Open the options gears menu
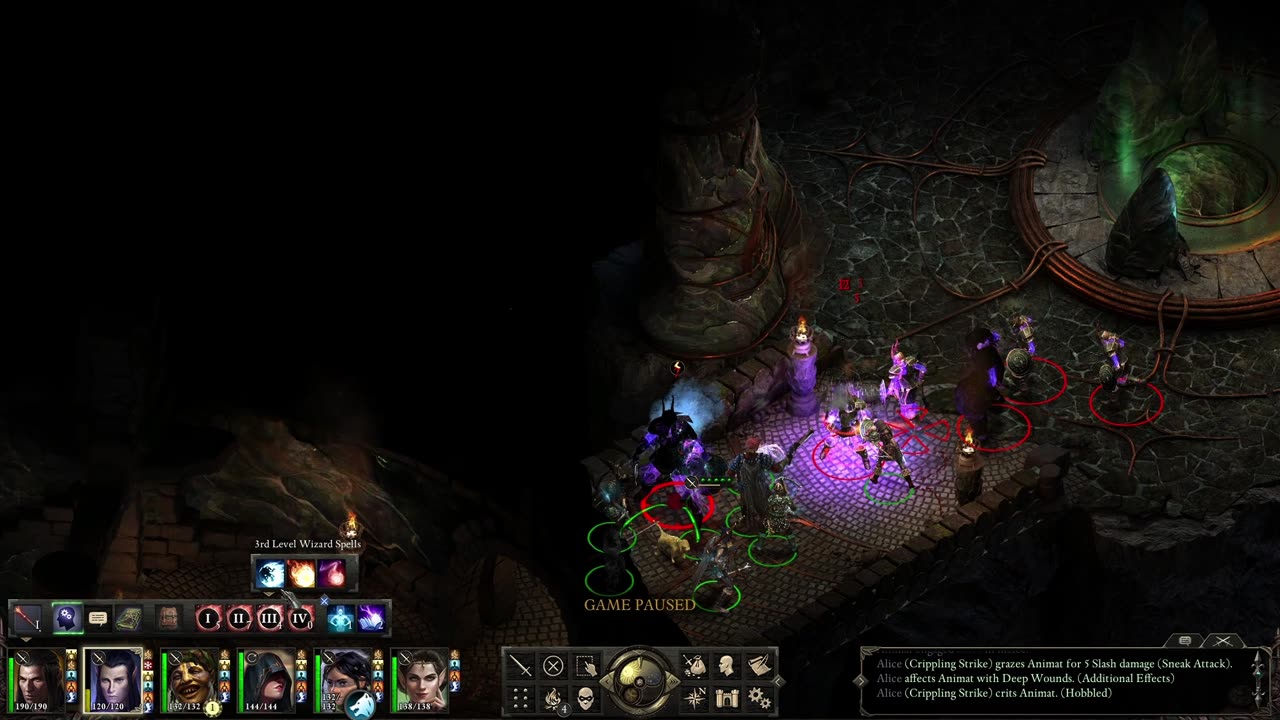1280x720 pixels. (759, 698)
